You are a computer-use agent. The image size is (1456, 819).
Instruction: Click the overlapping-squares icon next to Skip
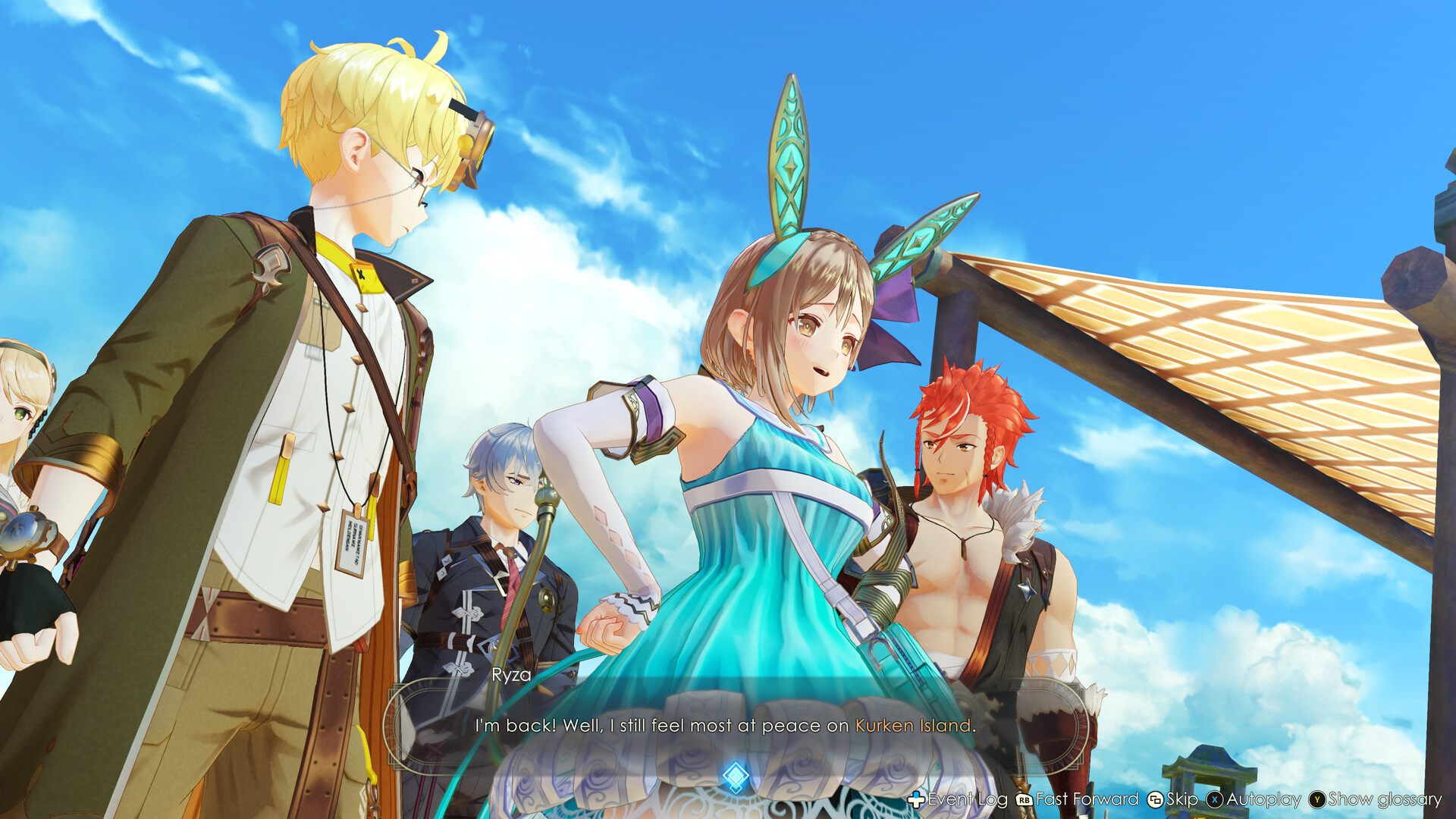coord(1156,799)
